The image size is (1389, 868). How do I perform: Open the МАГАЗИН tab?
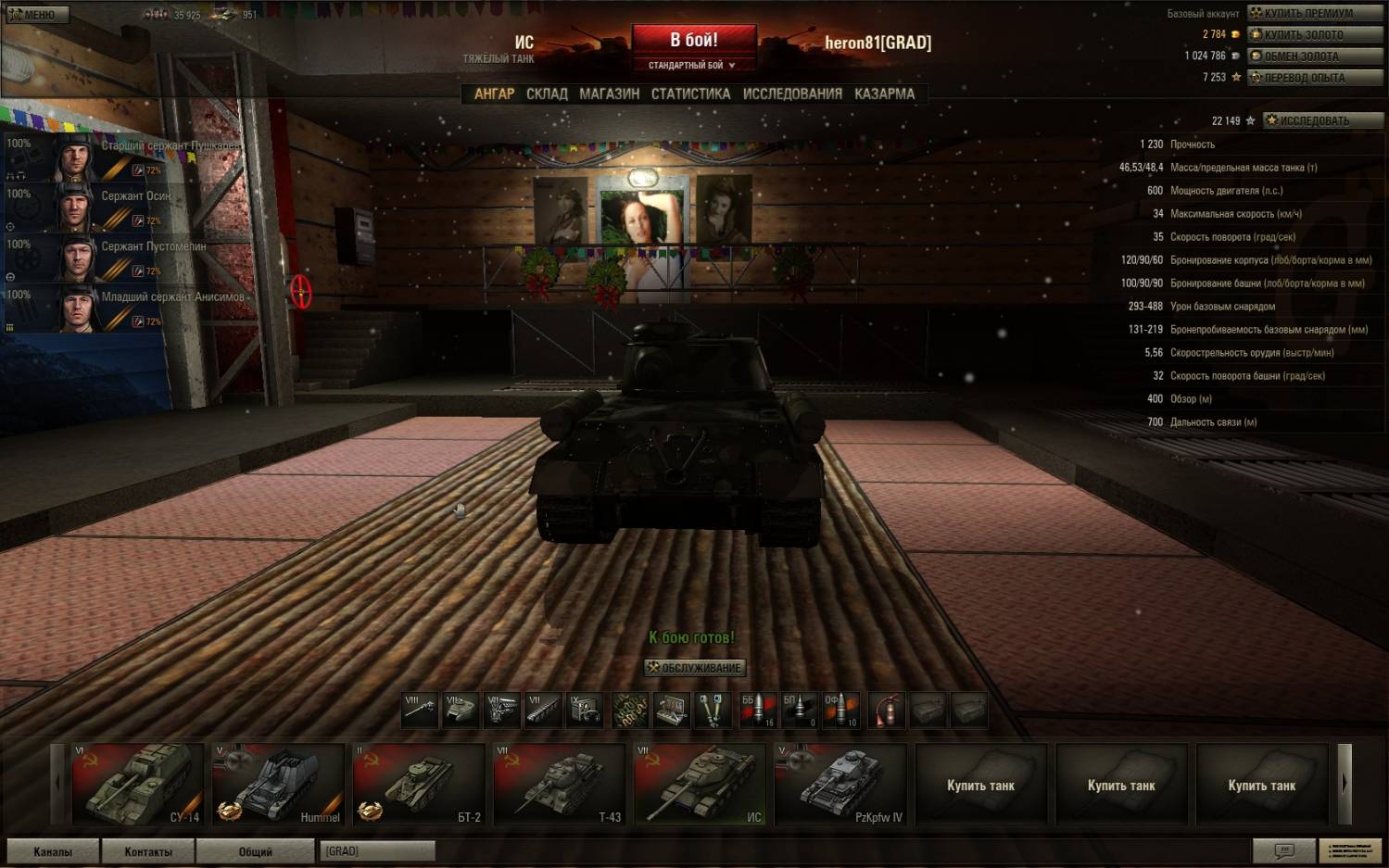click(x=609, y=94)
